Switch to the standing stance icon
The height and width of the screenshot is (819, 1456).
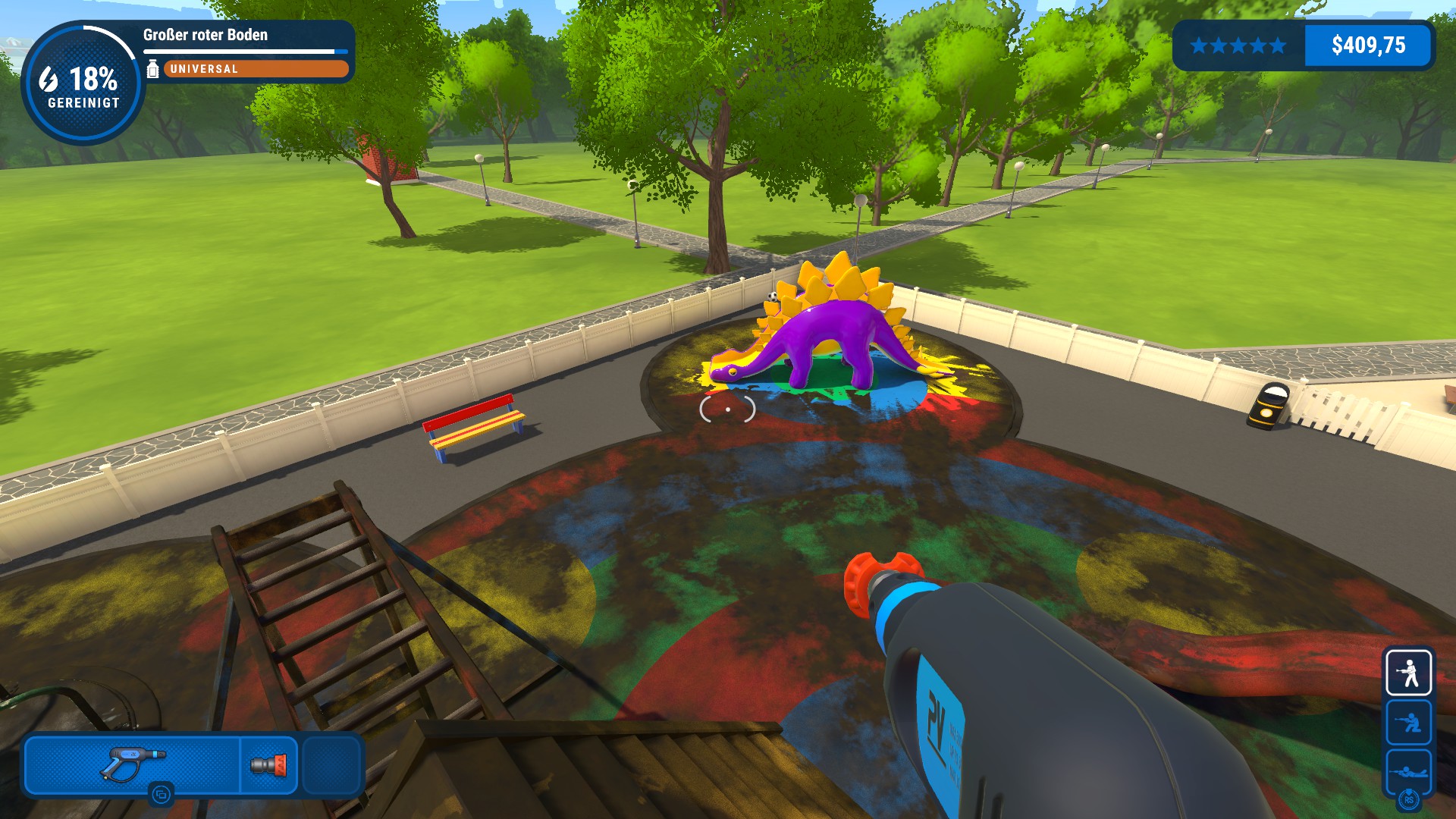pos(1409,673)
